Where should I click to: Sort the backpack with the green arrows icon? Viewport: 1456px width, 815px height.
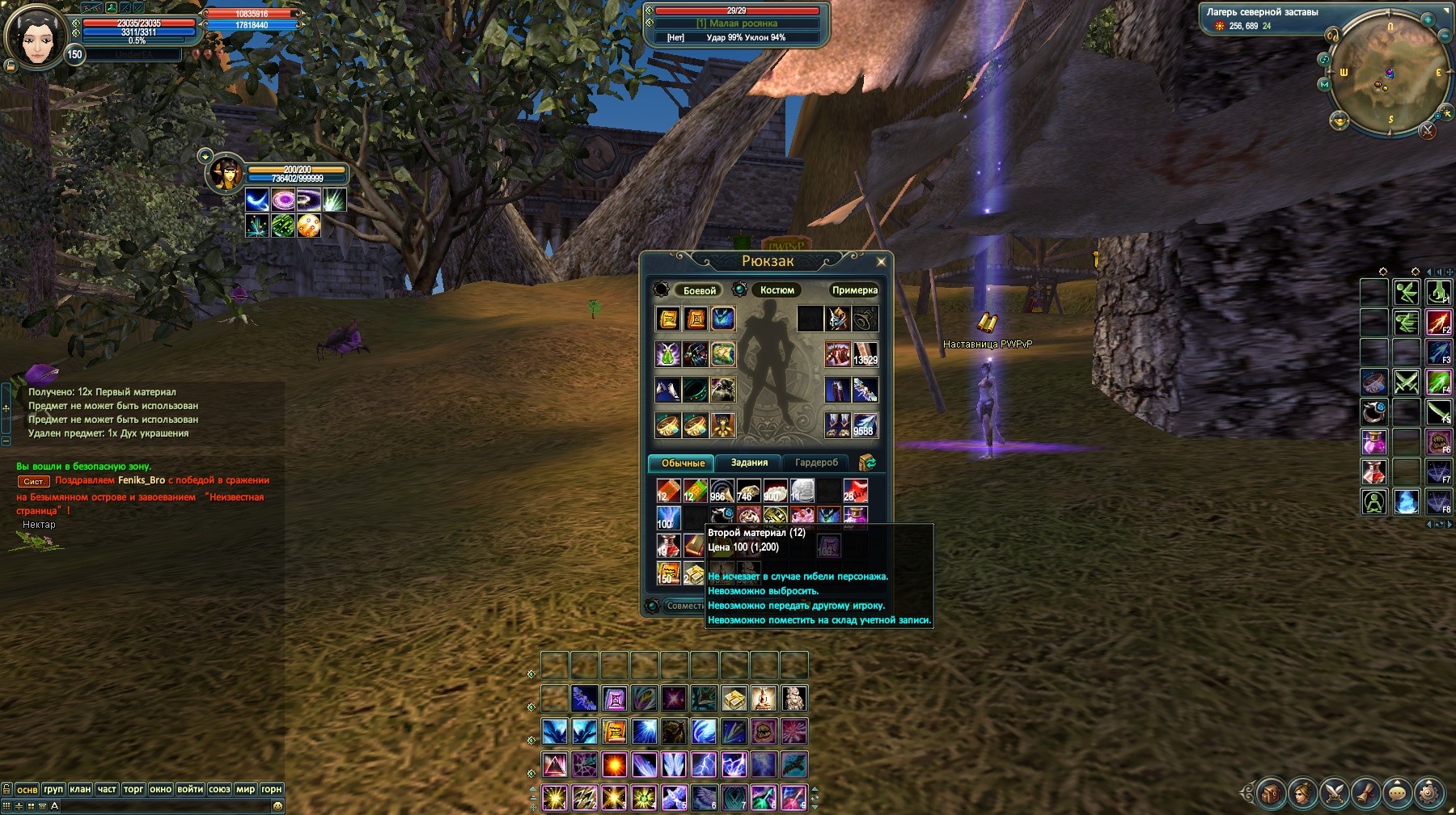point(868,462)
